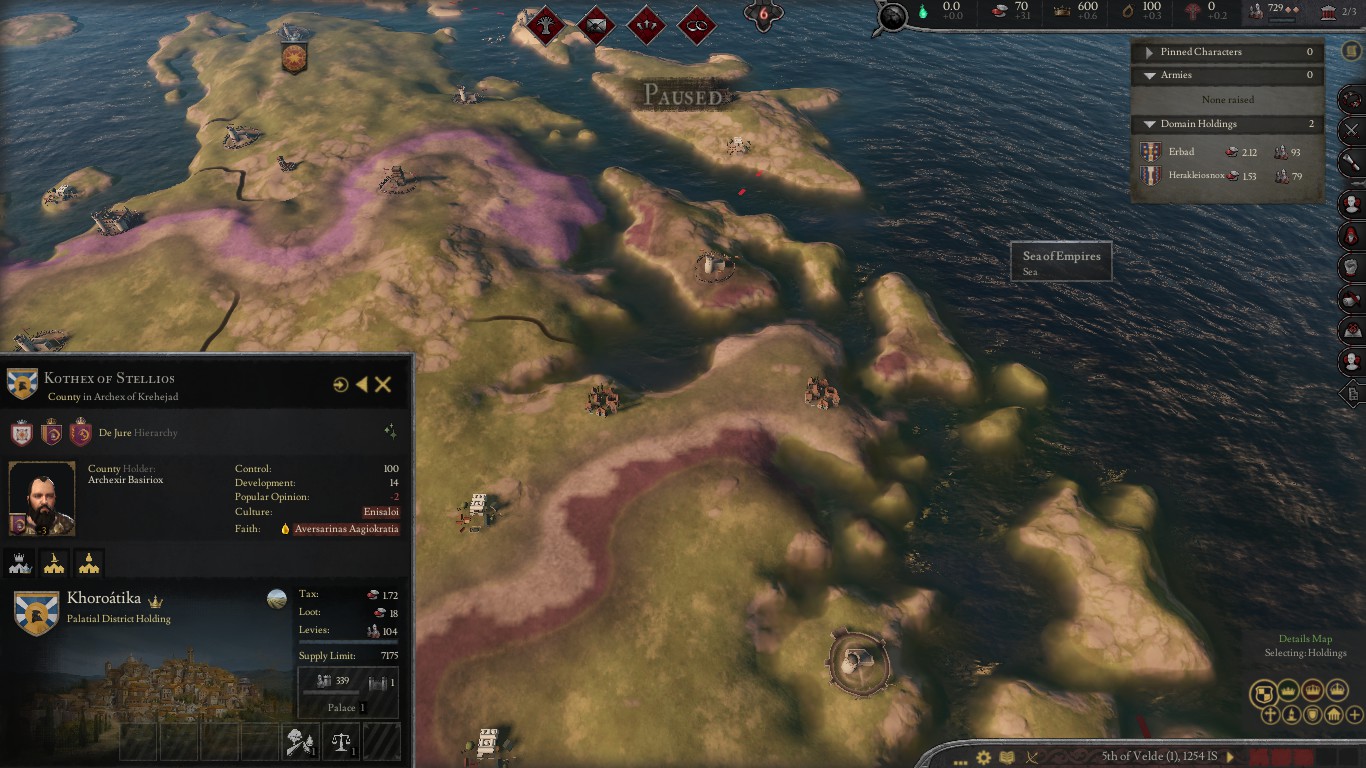Switch to the first holdings tab in county panel

(x=20, y=563)
